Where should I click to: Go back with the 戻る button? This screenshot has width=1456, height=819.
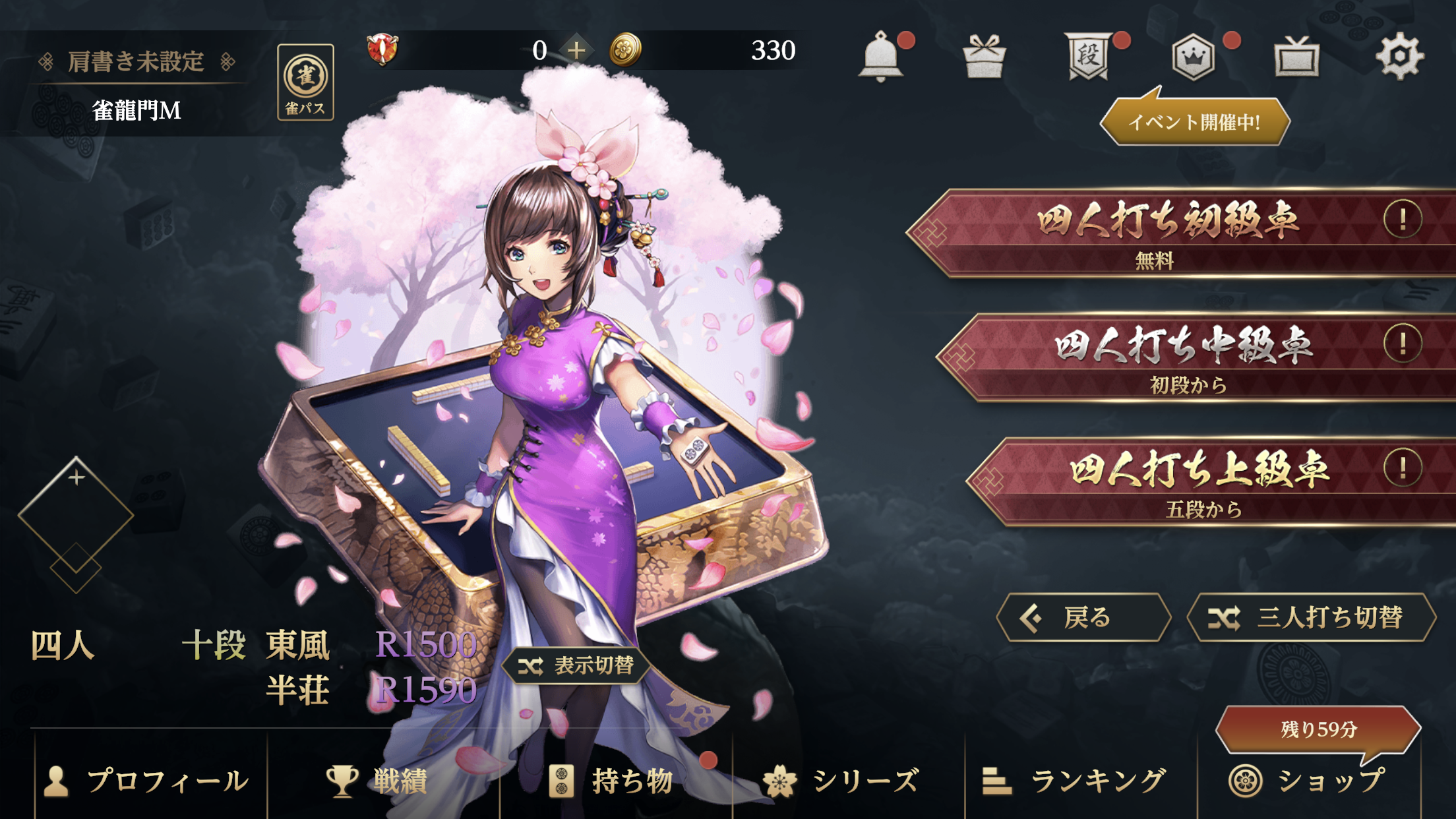pyautogui.click(x=1083, y=618)
